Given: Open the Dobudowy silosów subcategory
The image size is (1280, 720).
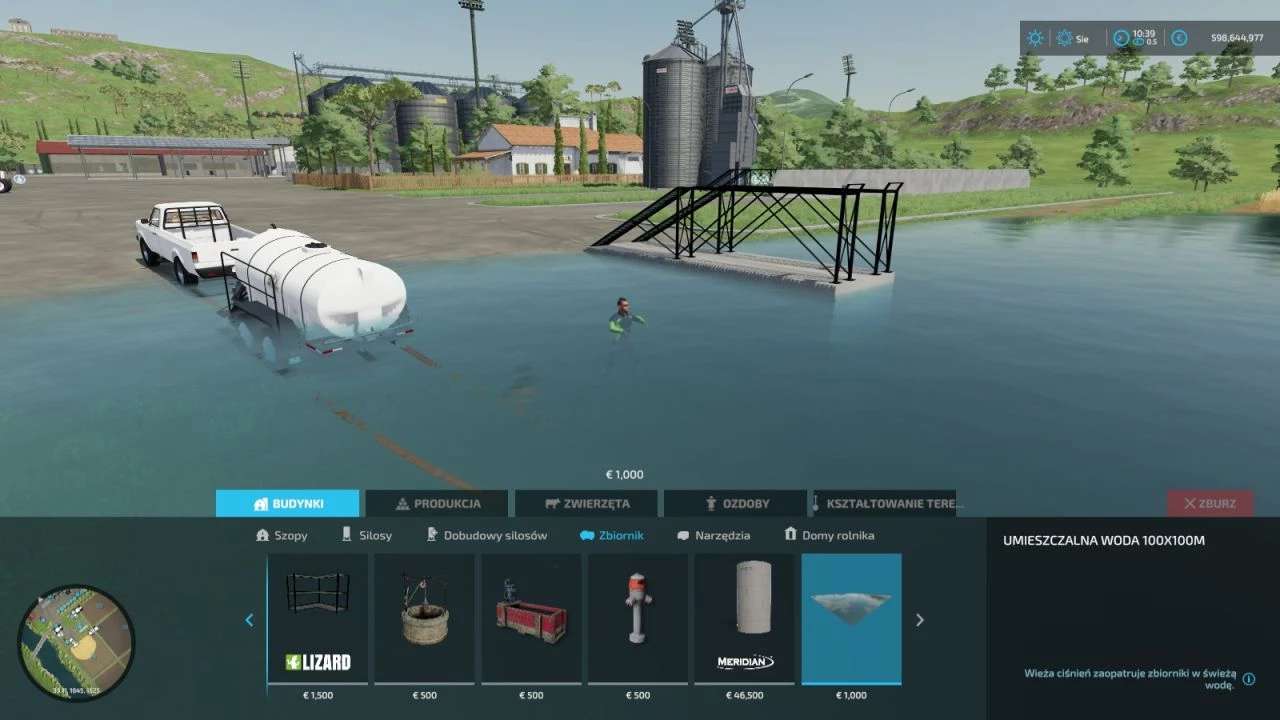Looking at the screenshot, I should coord(487,535).
